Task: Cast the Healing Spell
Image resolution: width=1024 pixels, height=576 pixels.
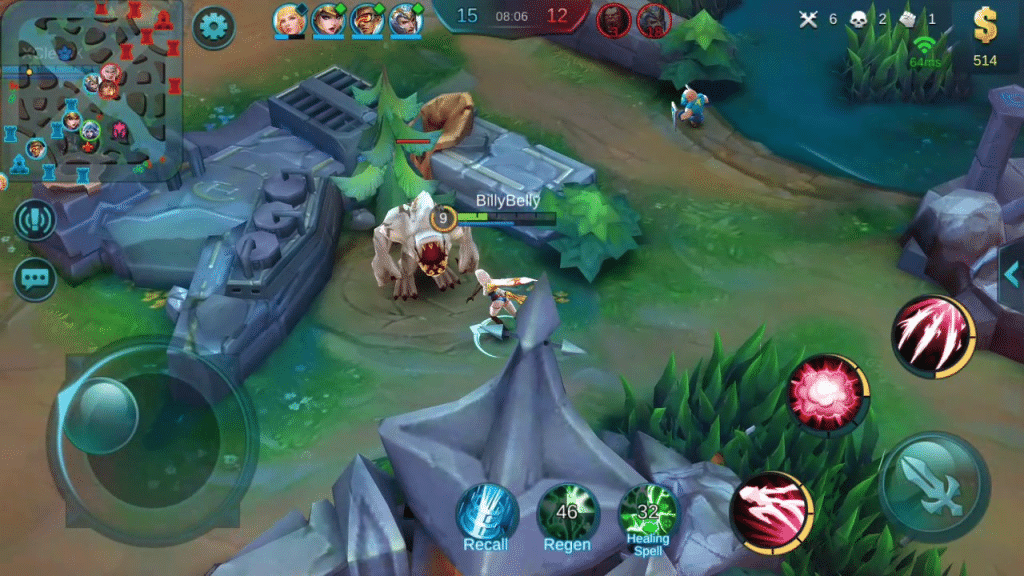Action: pyautogui.click(x=647, y=516)
